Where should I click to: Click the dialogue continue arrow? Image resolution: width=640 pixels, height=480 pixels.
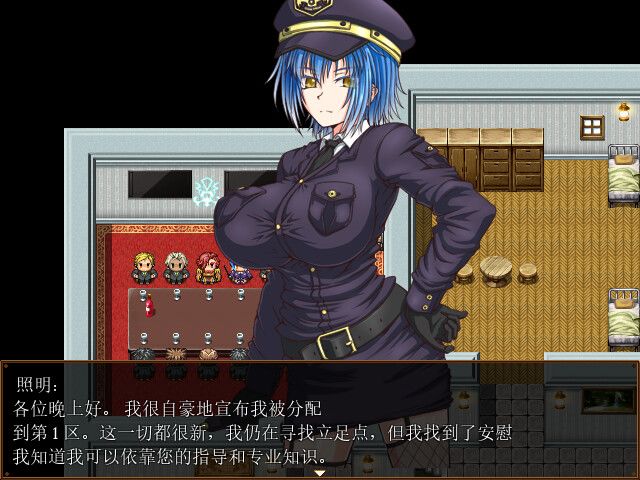pyautogui.click(x=320, y=473)
